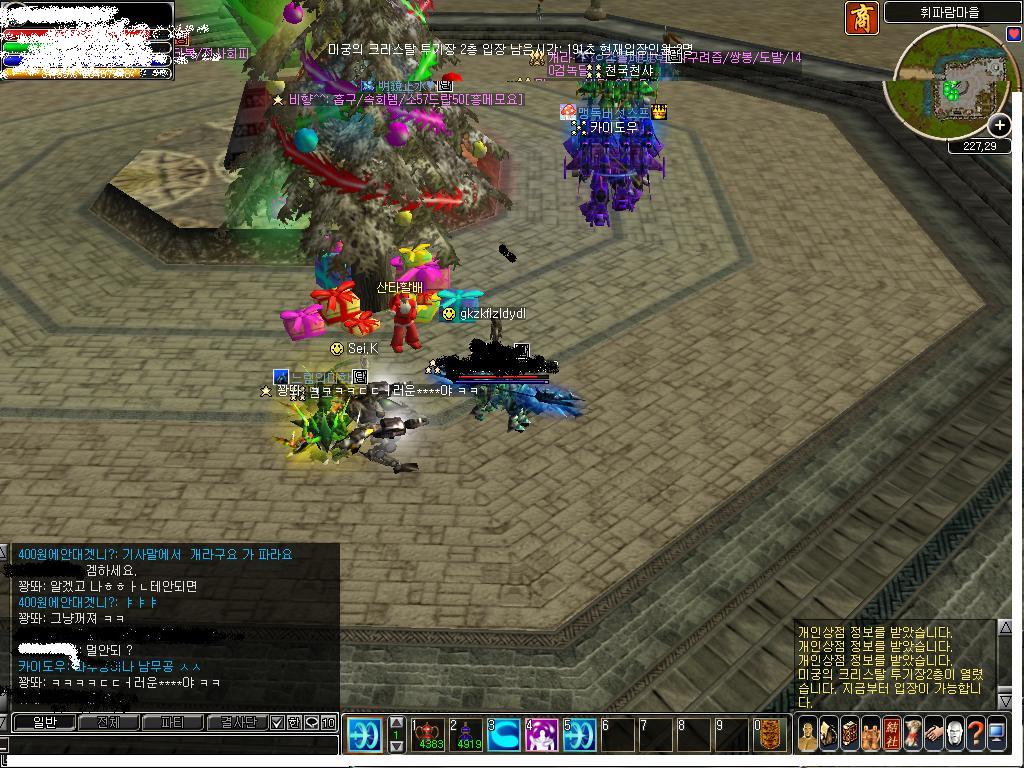This screenshot has width=1024, height=768.
Task: Use the red potion in slot 1
Action: pos(430,735)
